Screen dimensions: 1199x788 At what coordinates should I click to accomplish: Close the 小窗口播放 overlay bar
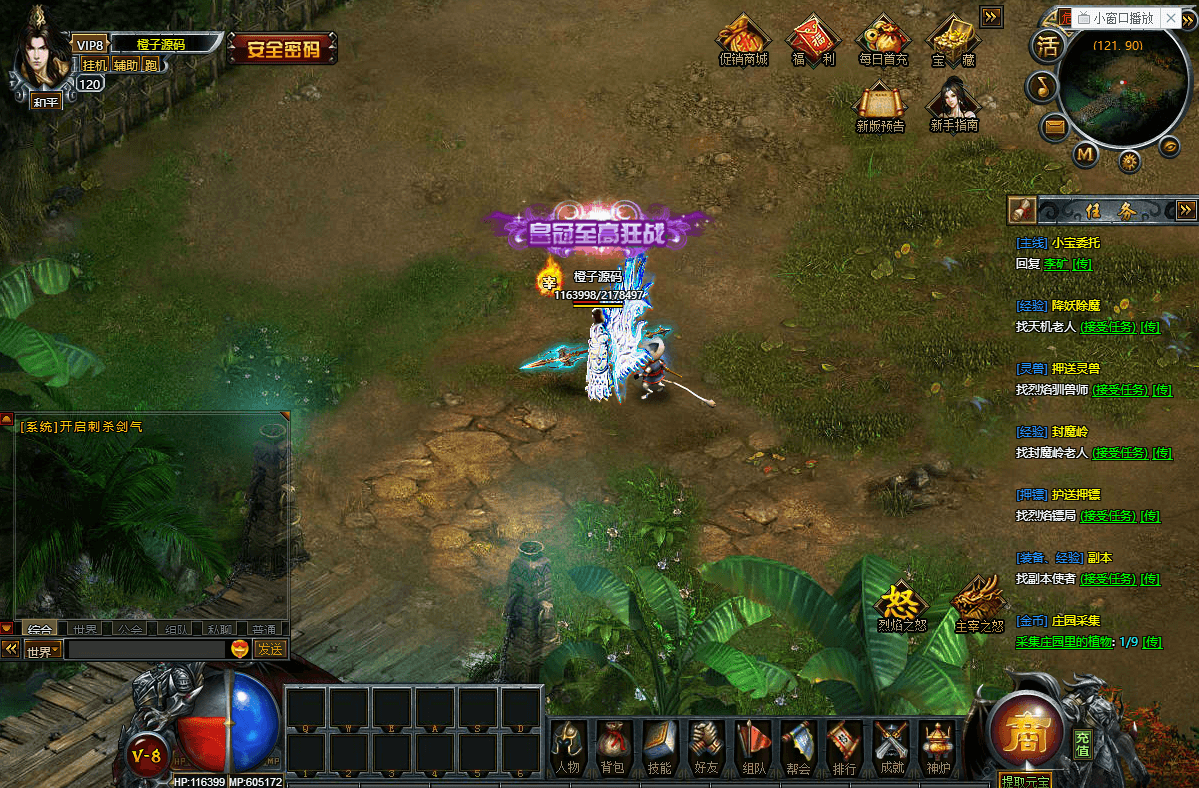(x=1173, y=18)
